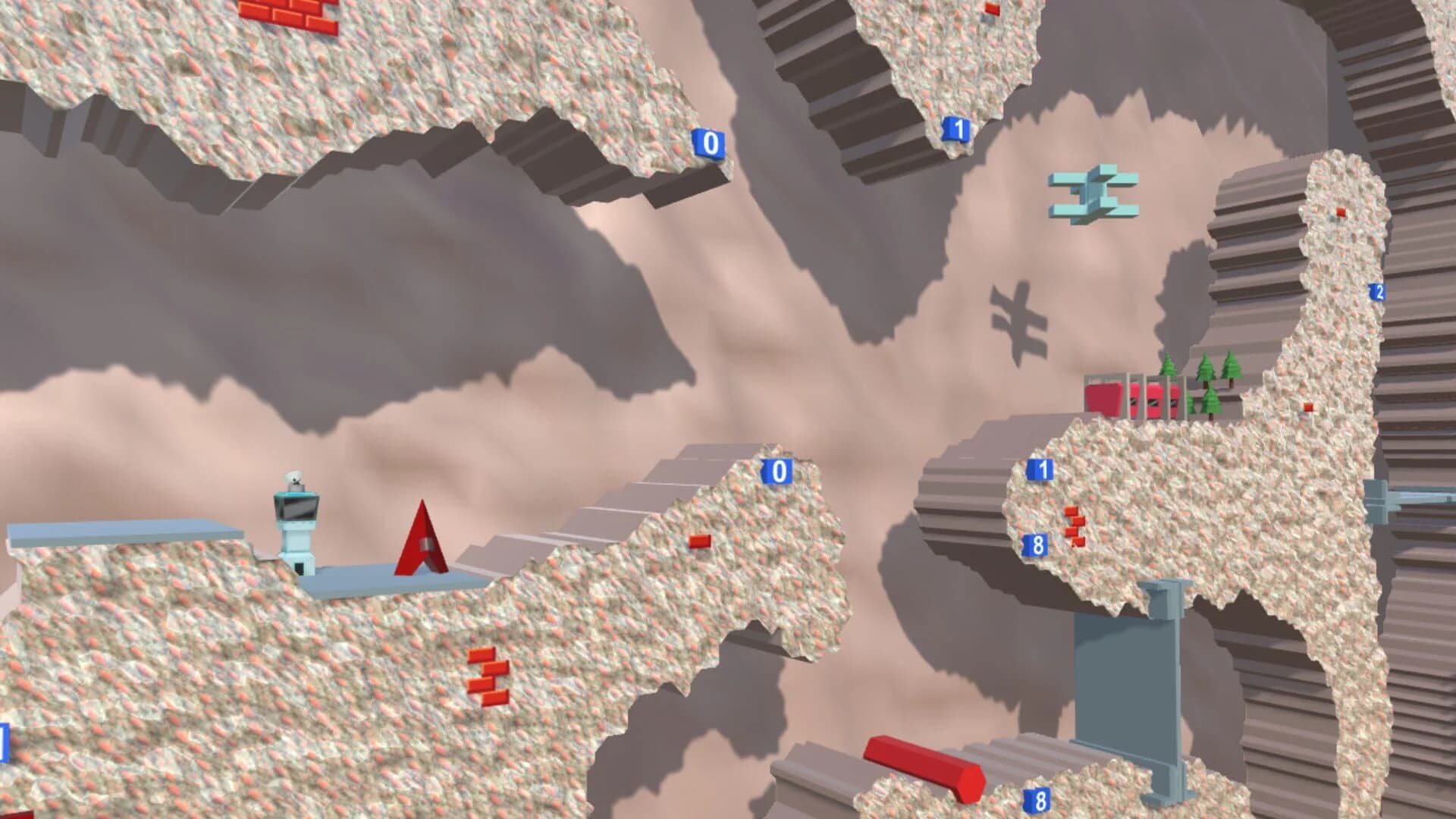Select a green pine tree beside the station
Image resolution: width=1456 pixels, height=819 pixels.
click(1206, 368)
